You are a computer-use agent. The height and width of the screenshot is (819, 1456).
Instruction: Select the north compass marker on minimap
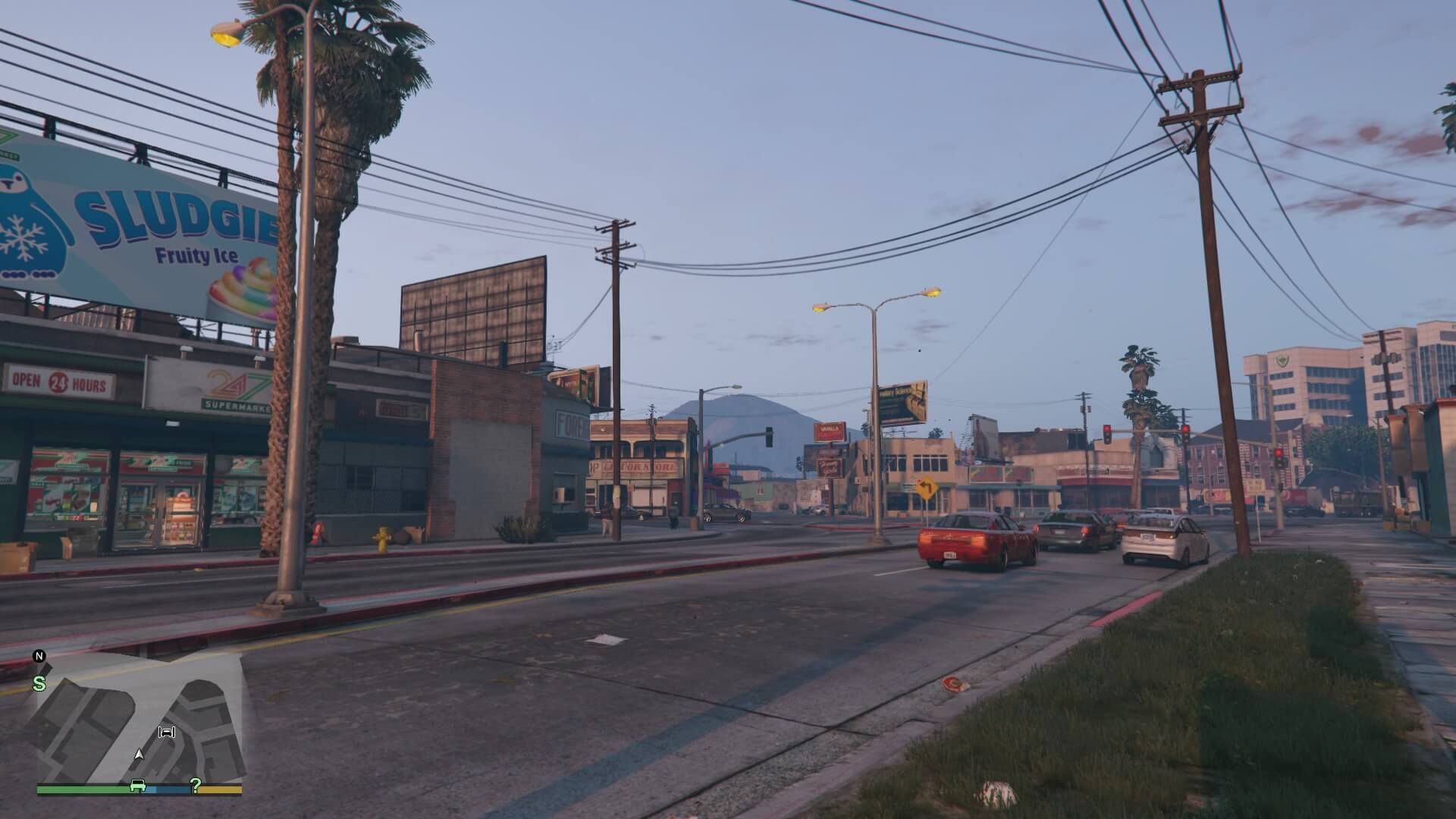39,656
